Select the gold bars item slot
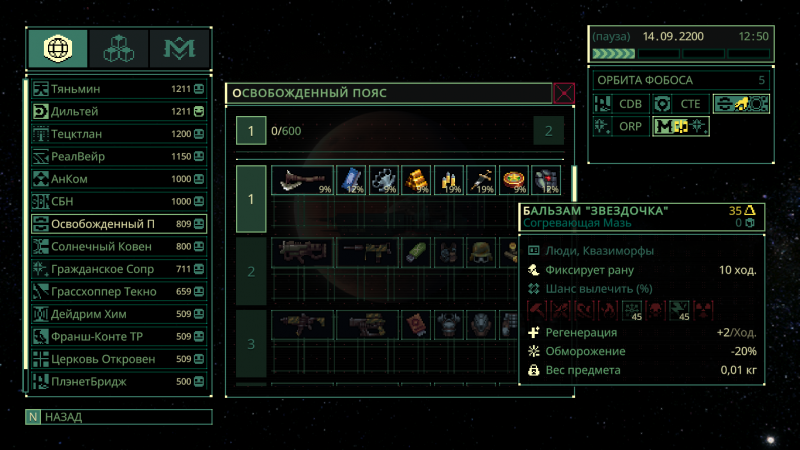This screenshot has width=800, height=450. pos(416,181)
